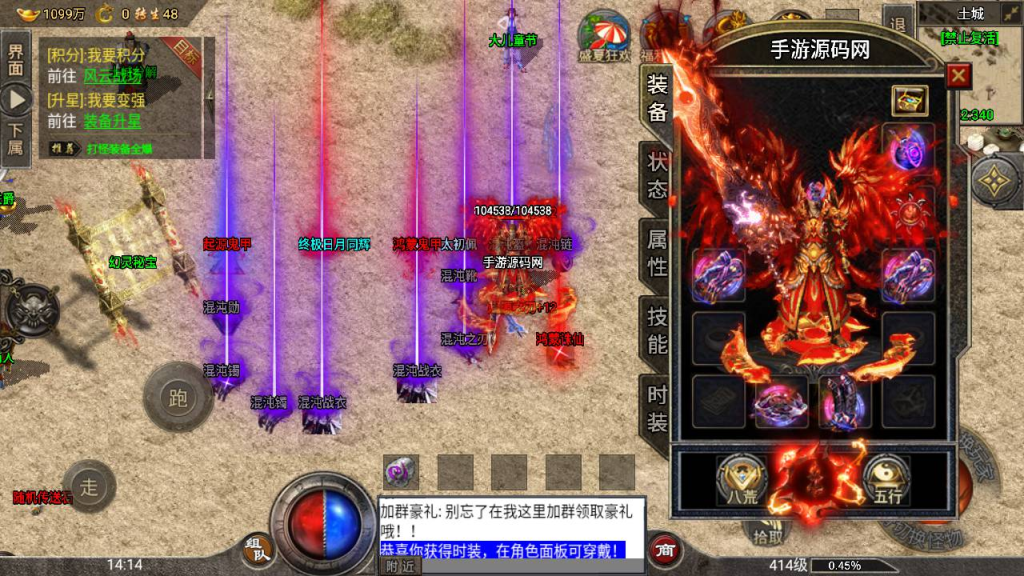Follow the 装备升星 quest link
This screenshot has height=576, width=1024.
click(112, 121)
